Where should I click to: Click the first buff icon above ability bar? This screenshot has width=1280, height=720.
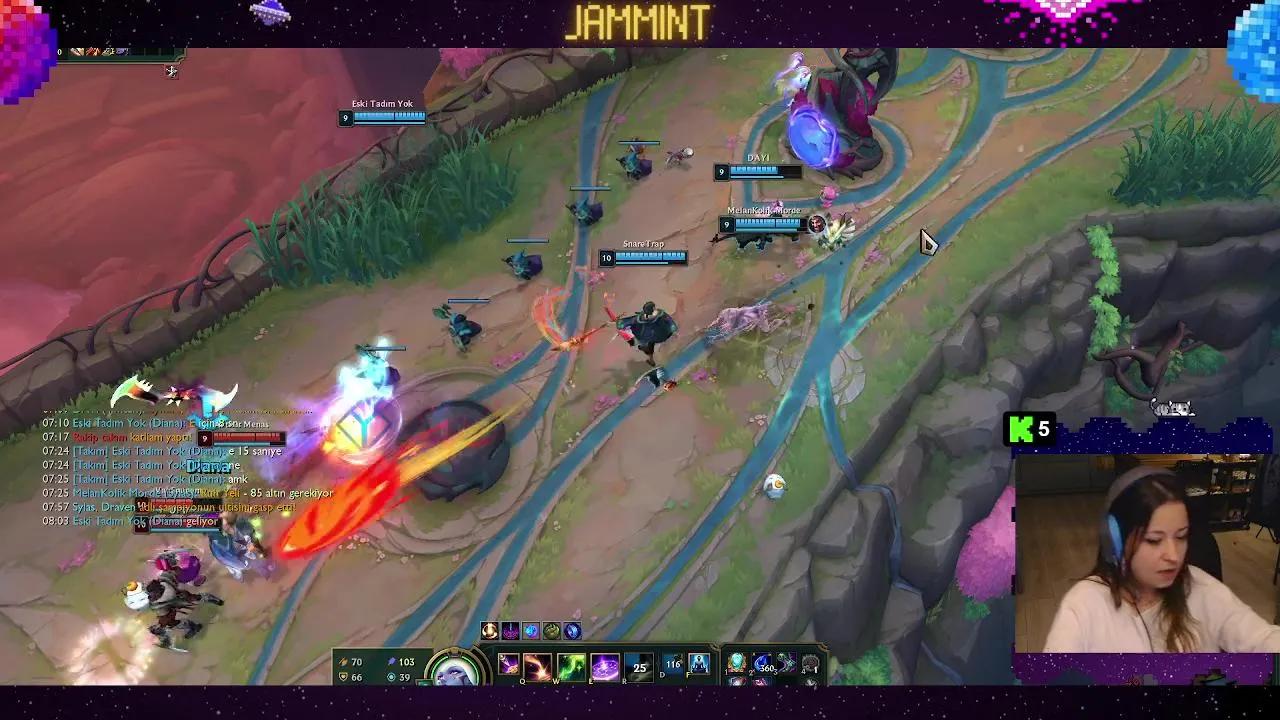(490, 631)
